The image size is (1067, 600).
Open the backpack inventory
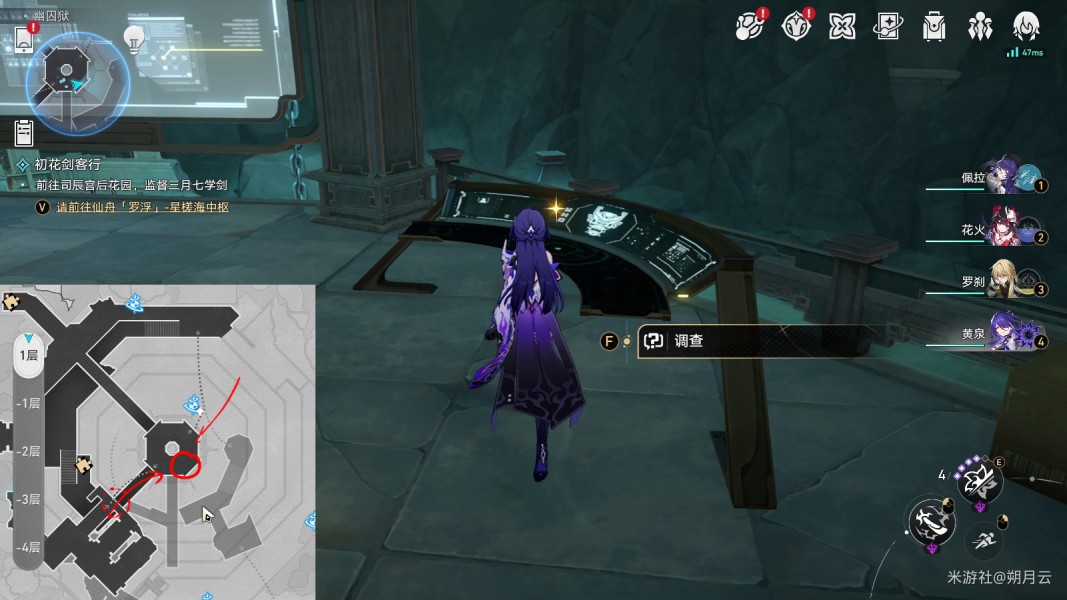pyautogui.click(x=934, y=27)
